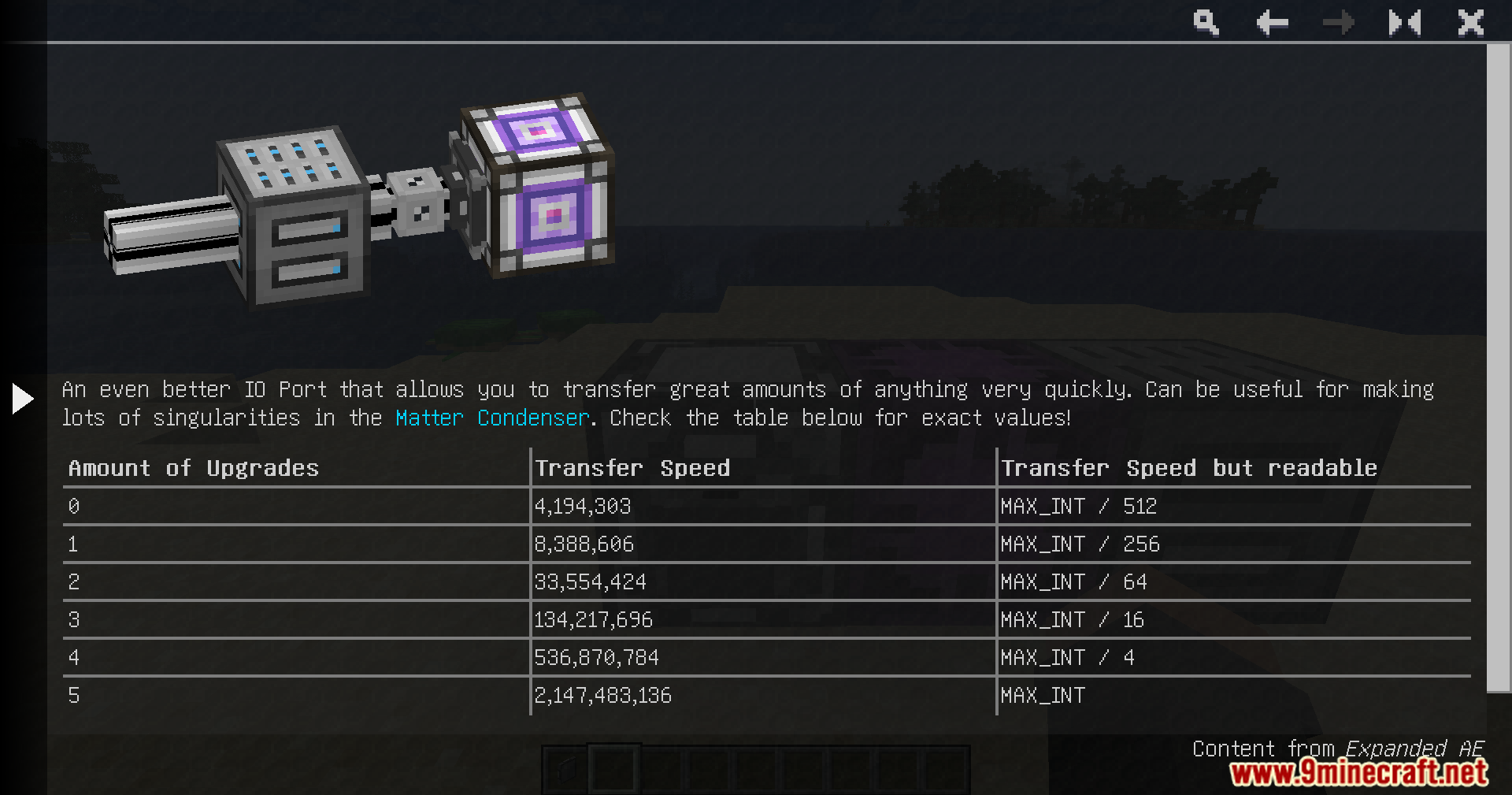Toggle the guide's full-width view
Image resolution: width=1512 pixels, height=795 pixels.
coord(1404,23)
